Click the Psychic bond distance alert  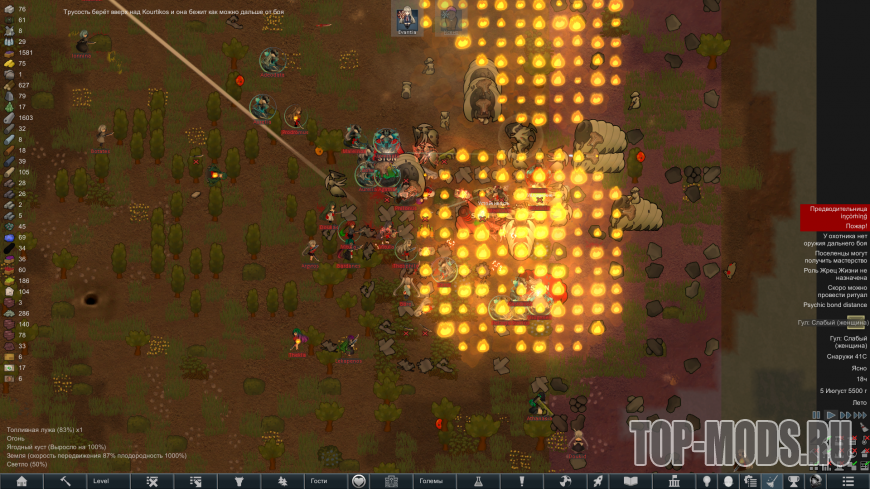(835, 305)
